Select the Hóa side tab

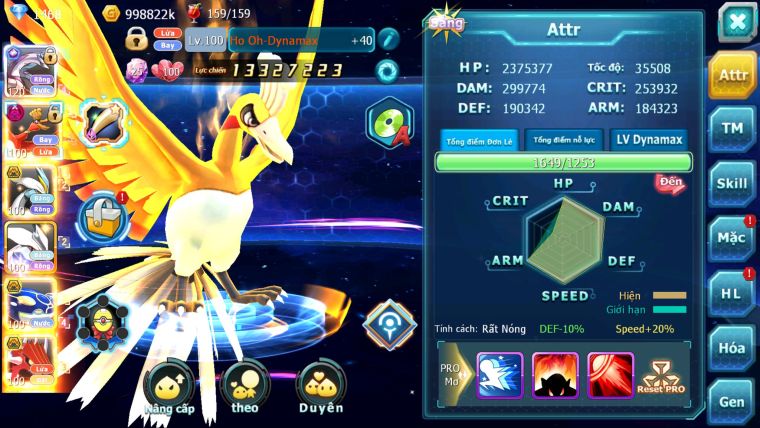coord(732,348)
